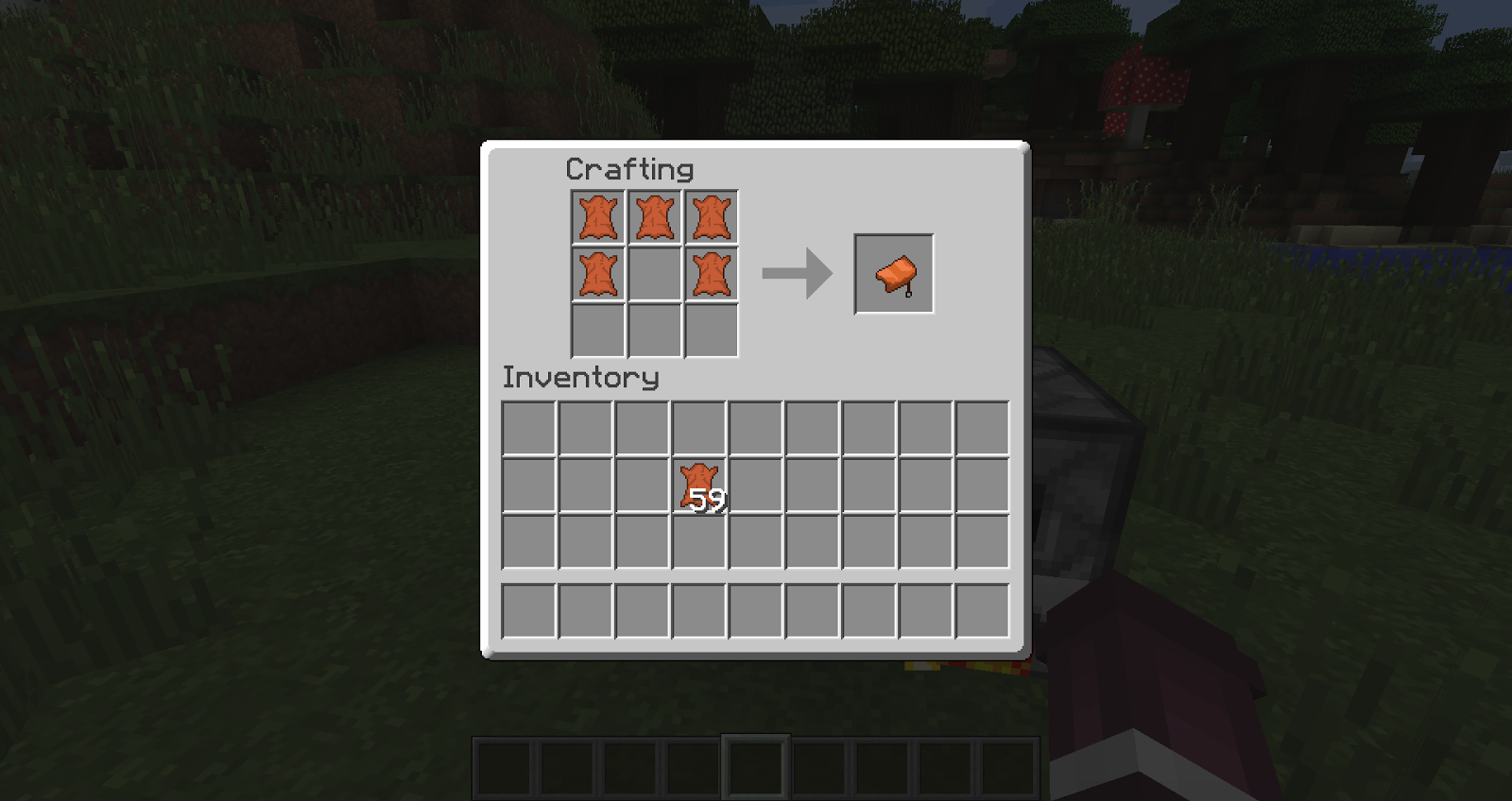Pick up leather in middle-left crafting slot

(599, 273)
